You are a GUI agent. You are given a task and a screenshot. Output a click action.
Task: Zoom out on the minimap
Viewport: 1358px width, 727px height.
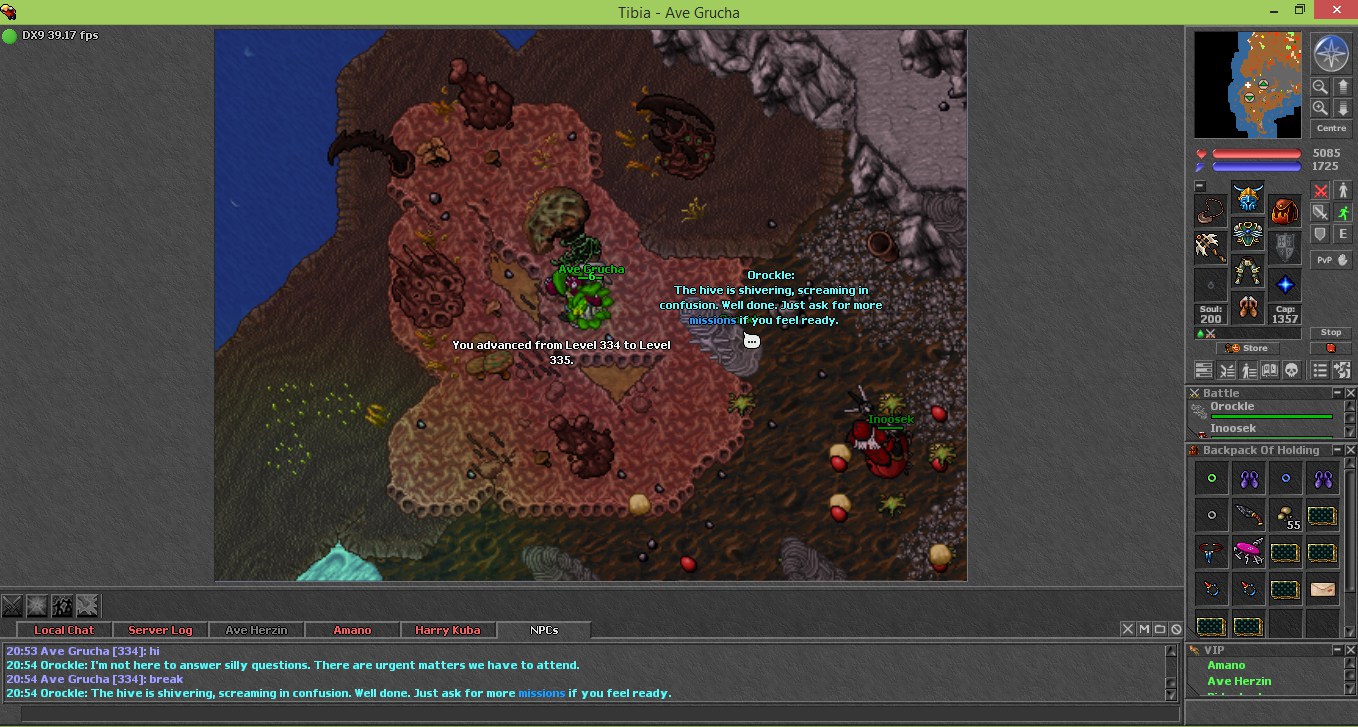(1320, 88)
